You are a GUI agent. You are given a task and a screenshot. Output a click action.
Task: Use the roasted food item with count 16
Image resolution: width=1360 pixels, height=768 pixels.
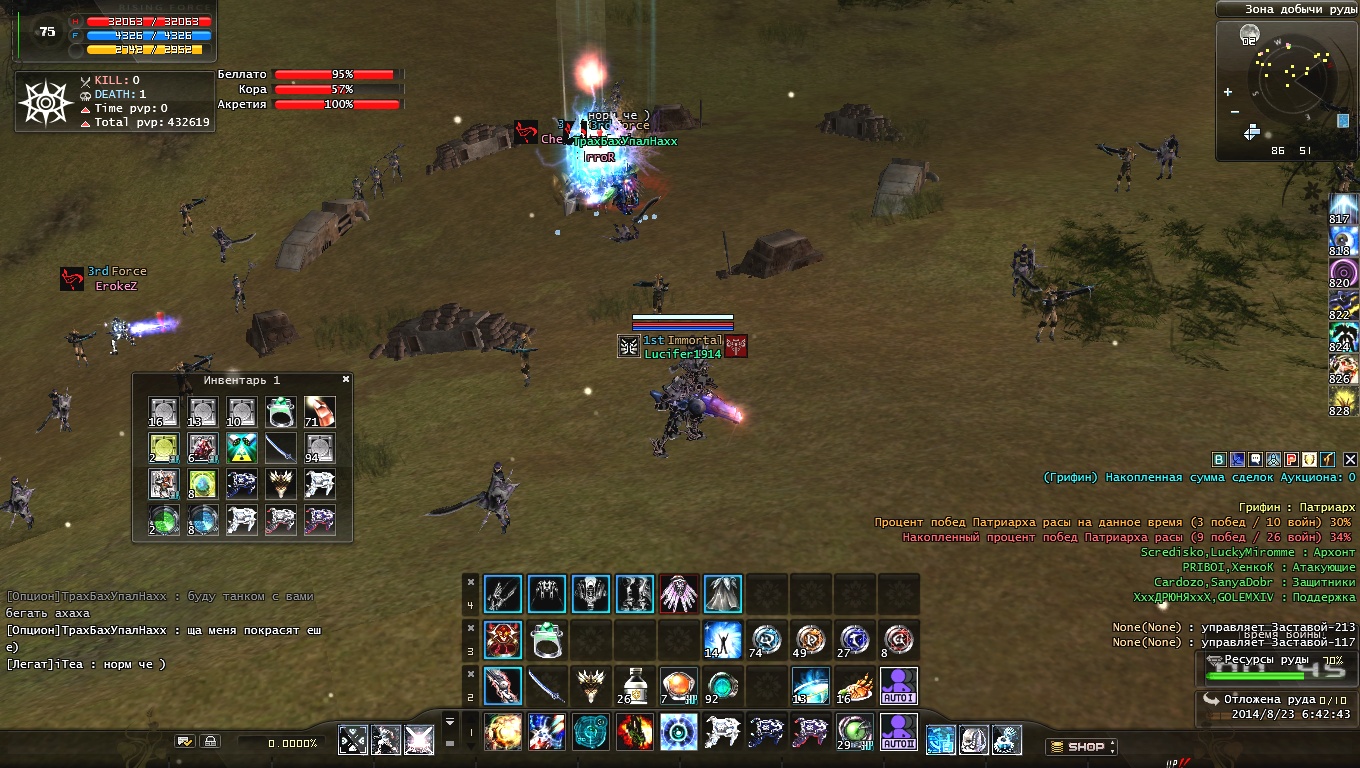[854, 686]
